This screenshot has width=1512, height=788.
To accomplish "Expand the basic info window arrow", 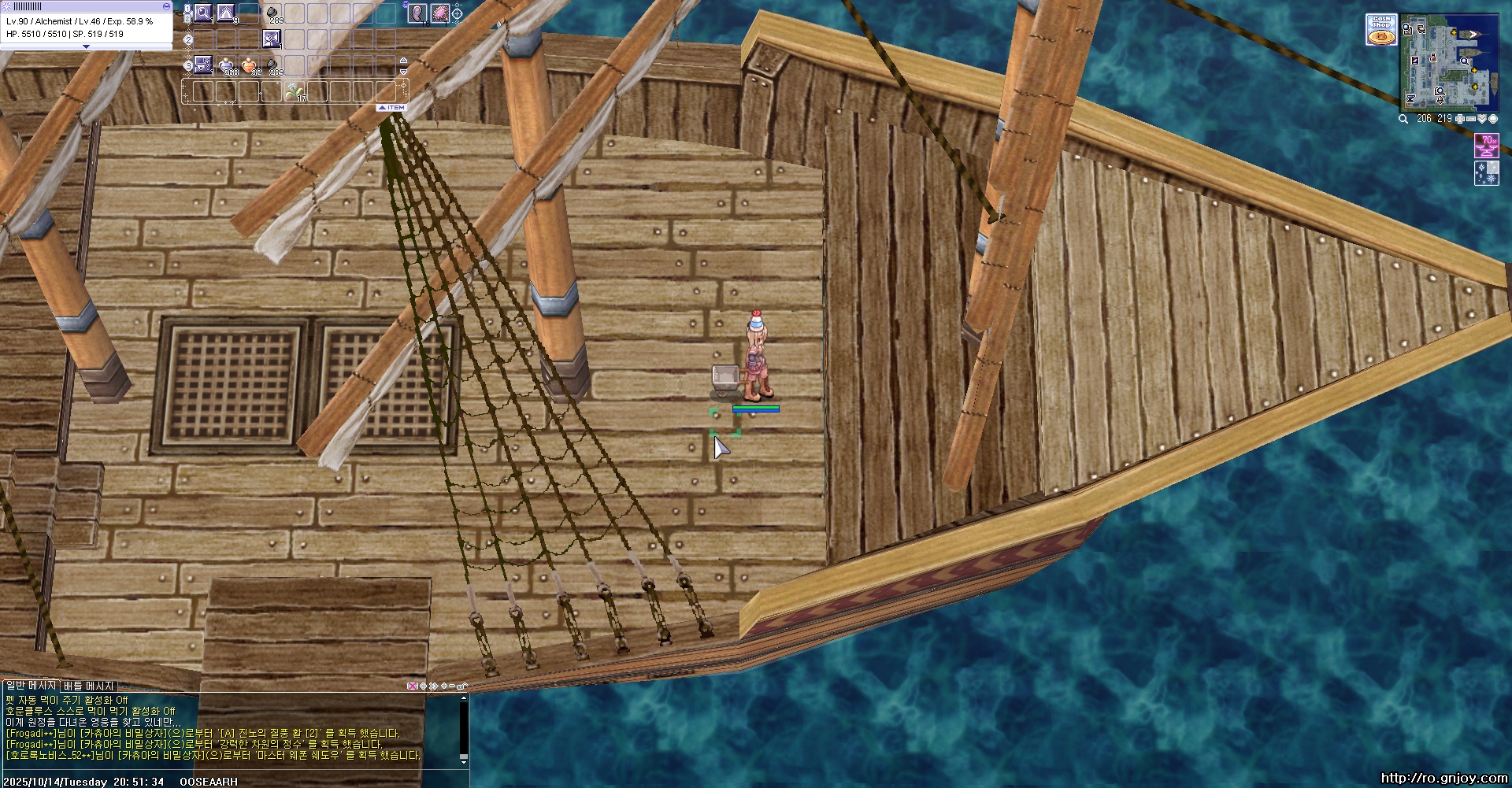I will [x=86, y=46].
